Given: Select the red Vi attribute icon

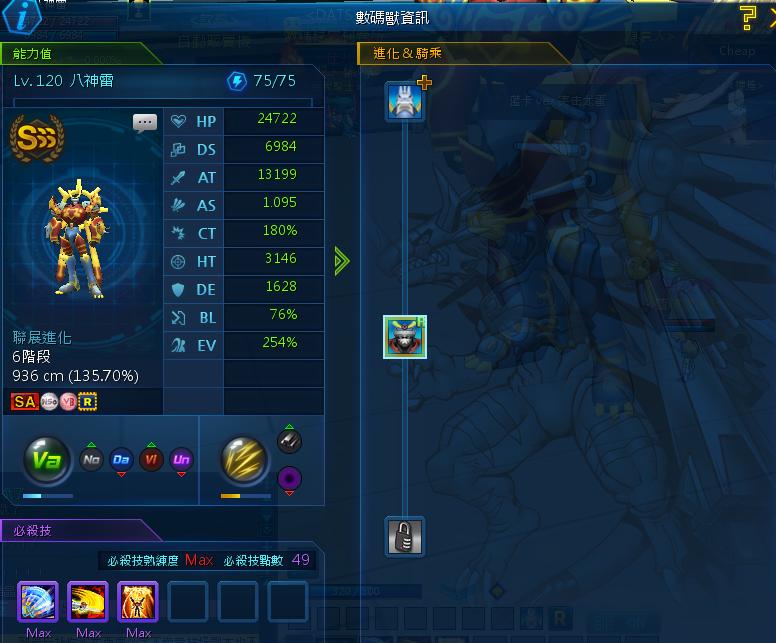Looking at the screenshot, I should [151, 460].
